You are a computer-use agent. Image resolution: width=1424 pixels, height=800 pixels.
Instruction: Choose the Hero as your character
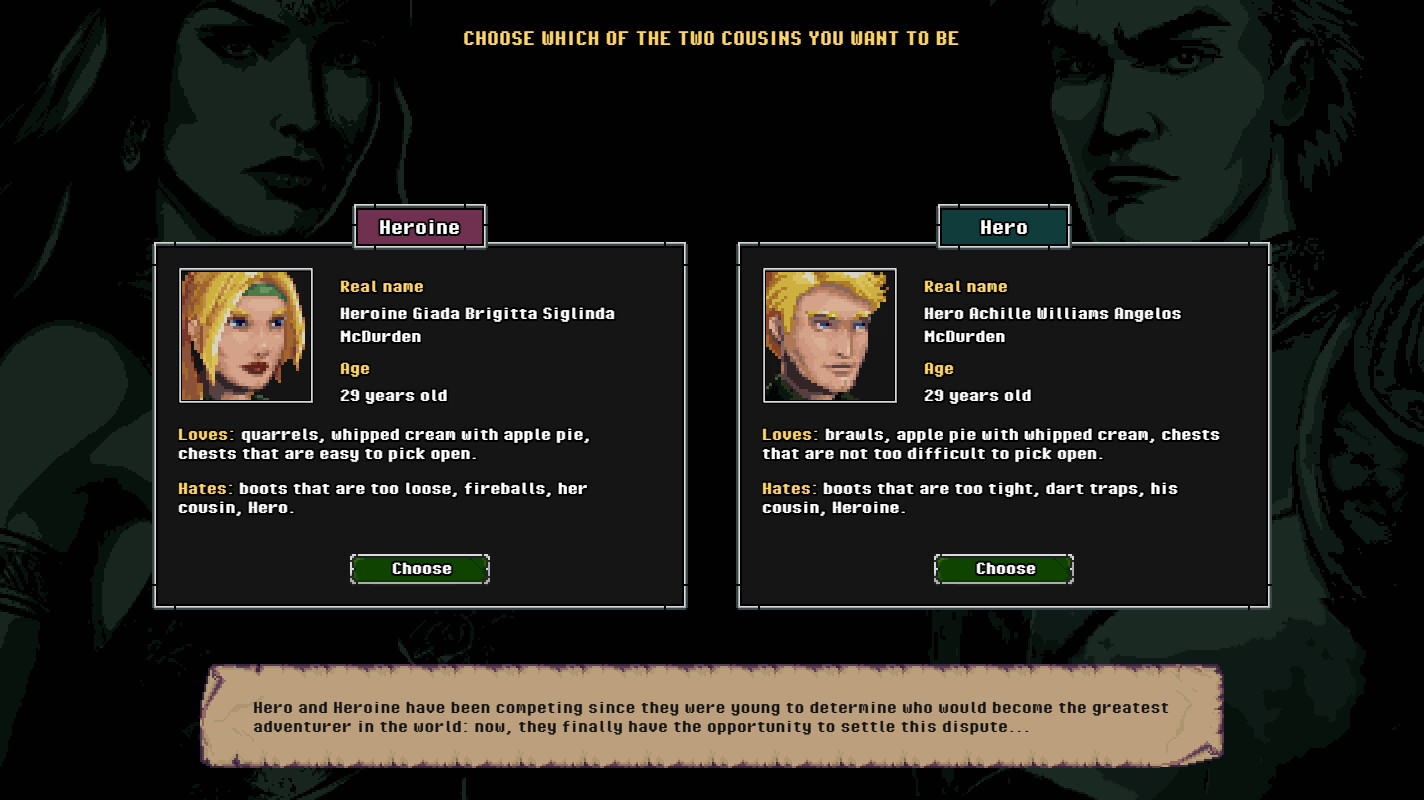coord(1004,569)
